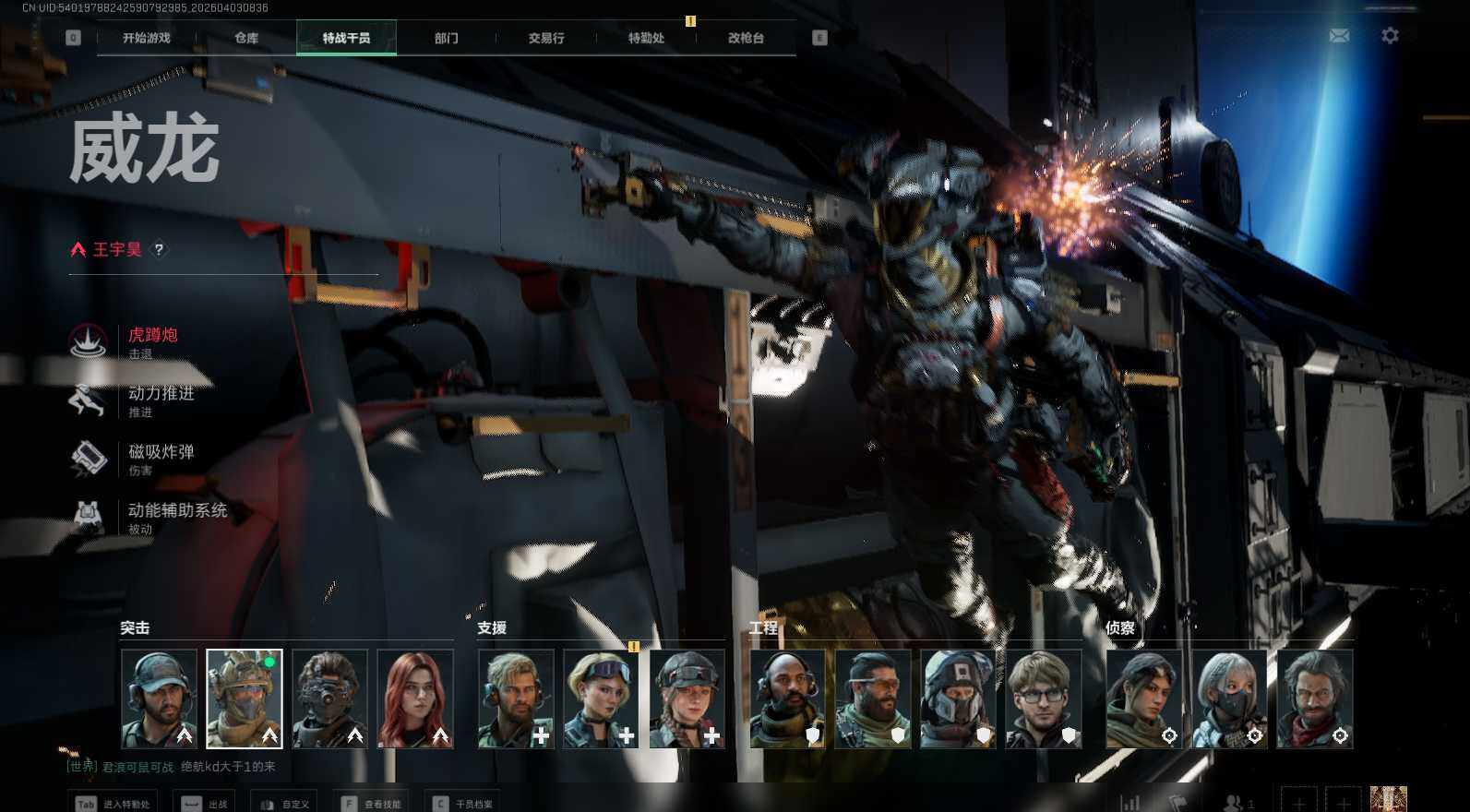Open the 干员档案 operator file button

point(464,804)
